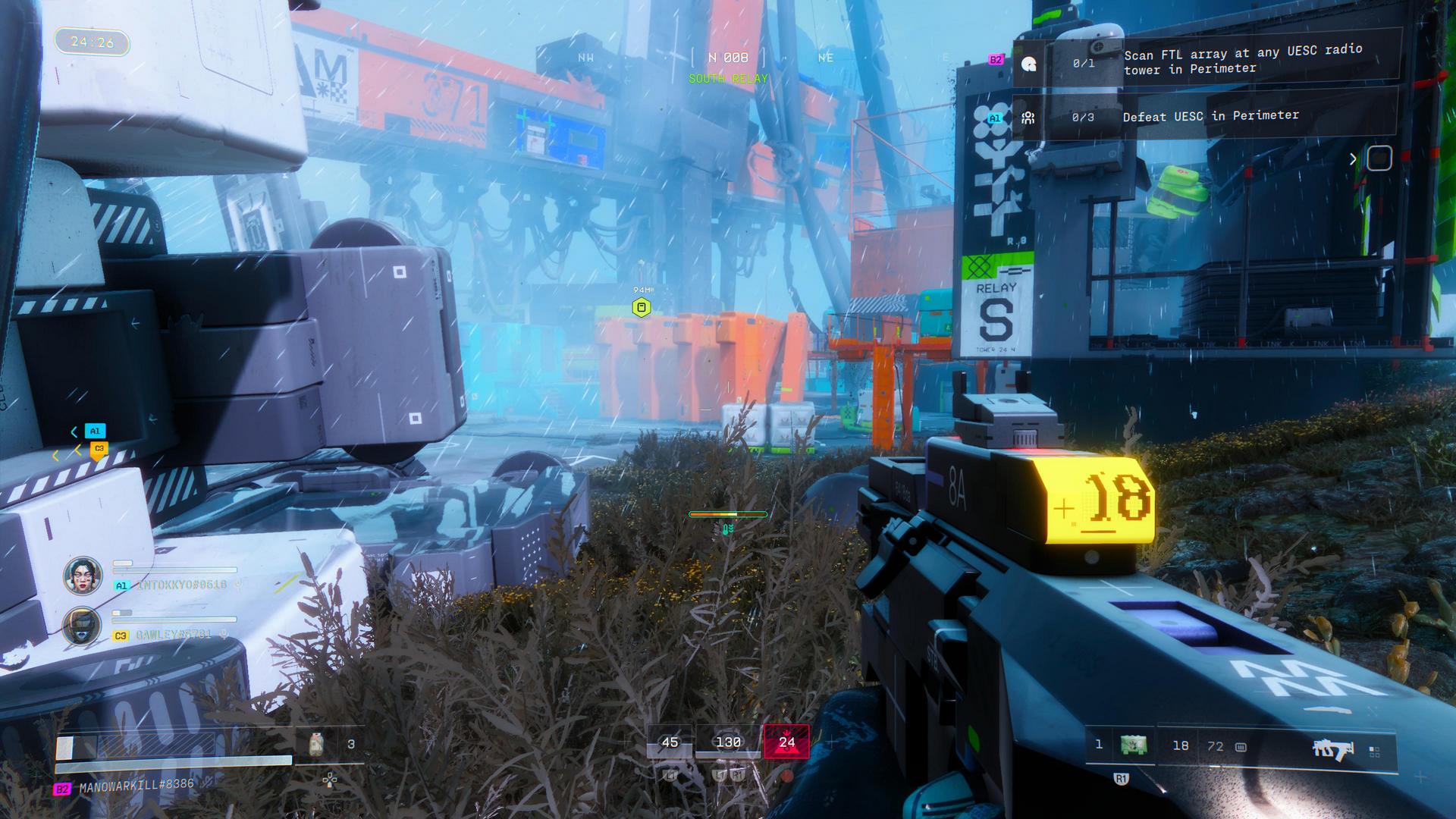
Task: Select the green item in slot 1
Action: (1134, 745)
